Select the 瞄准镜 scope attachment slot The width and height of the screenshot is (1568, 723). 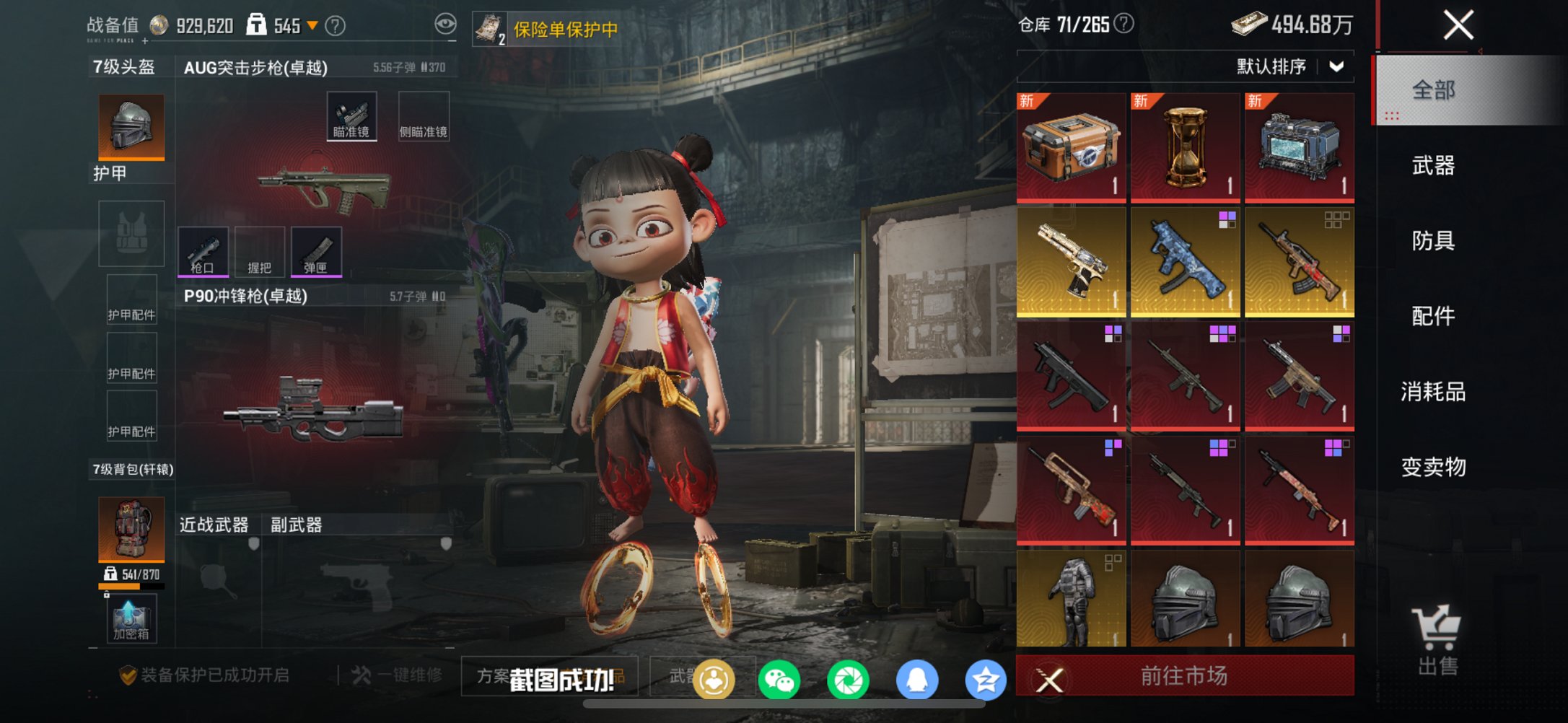351,114
